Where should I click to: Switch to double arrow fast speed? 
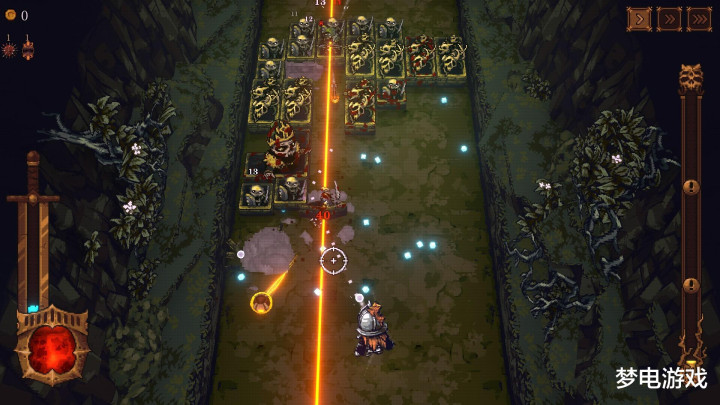click(669, 18)
